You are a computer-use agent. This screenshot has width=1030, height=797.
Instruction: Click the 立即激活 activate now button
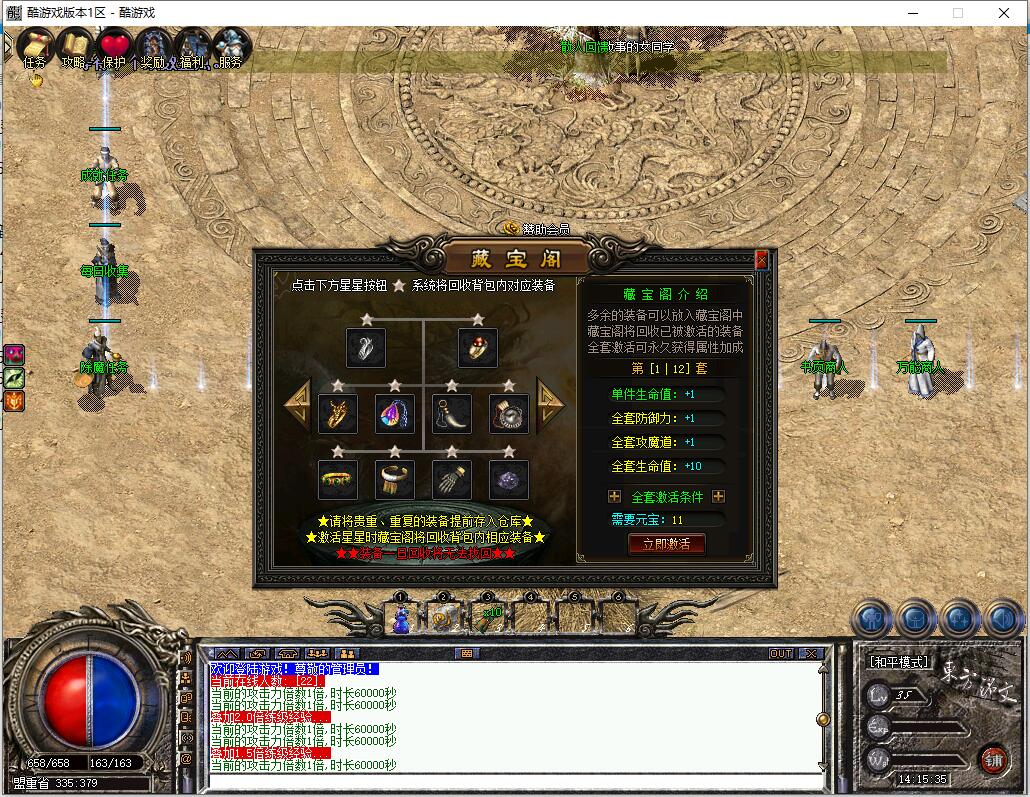[x=666, y=544]
